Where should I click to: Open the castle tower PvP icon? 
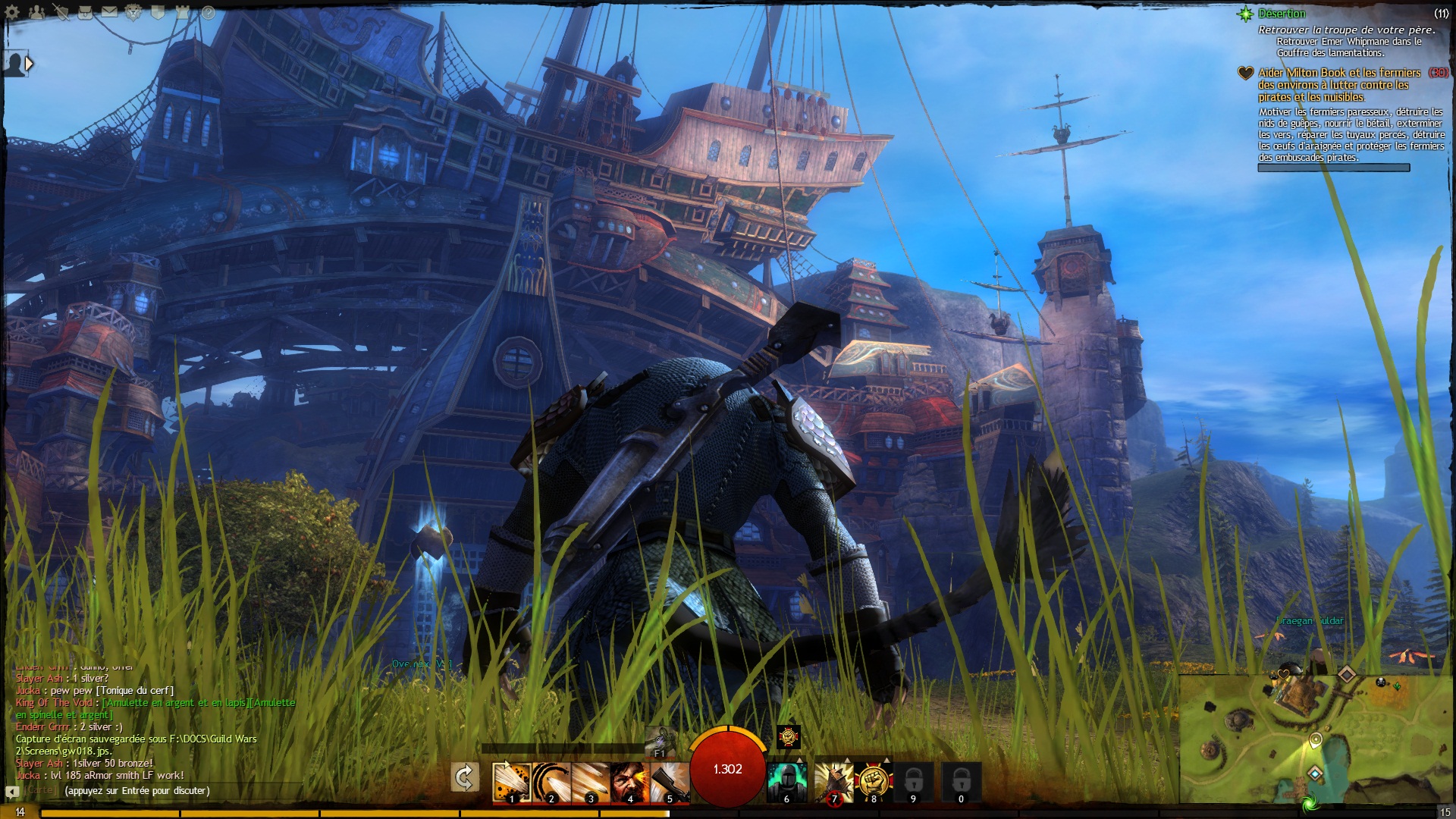point(182,12)
